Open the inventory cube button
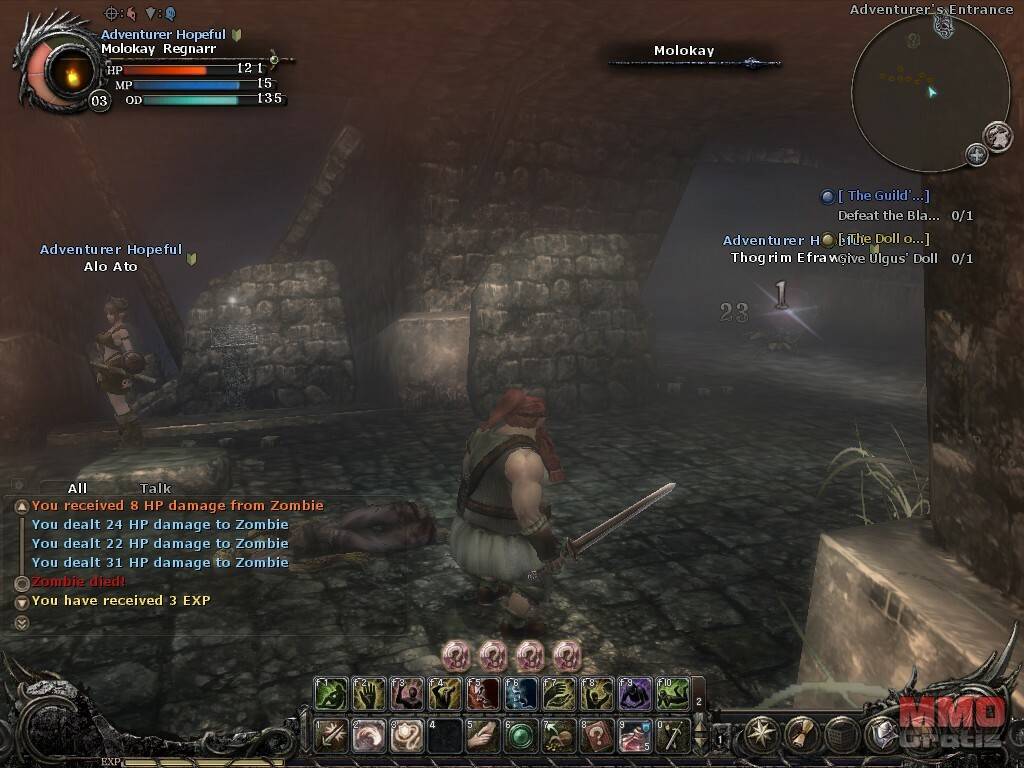The width and height of the screenshot is (1024, 768). click(842, 735)
